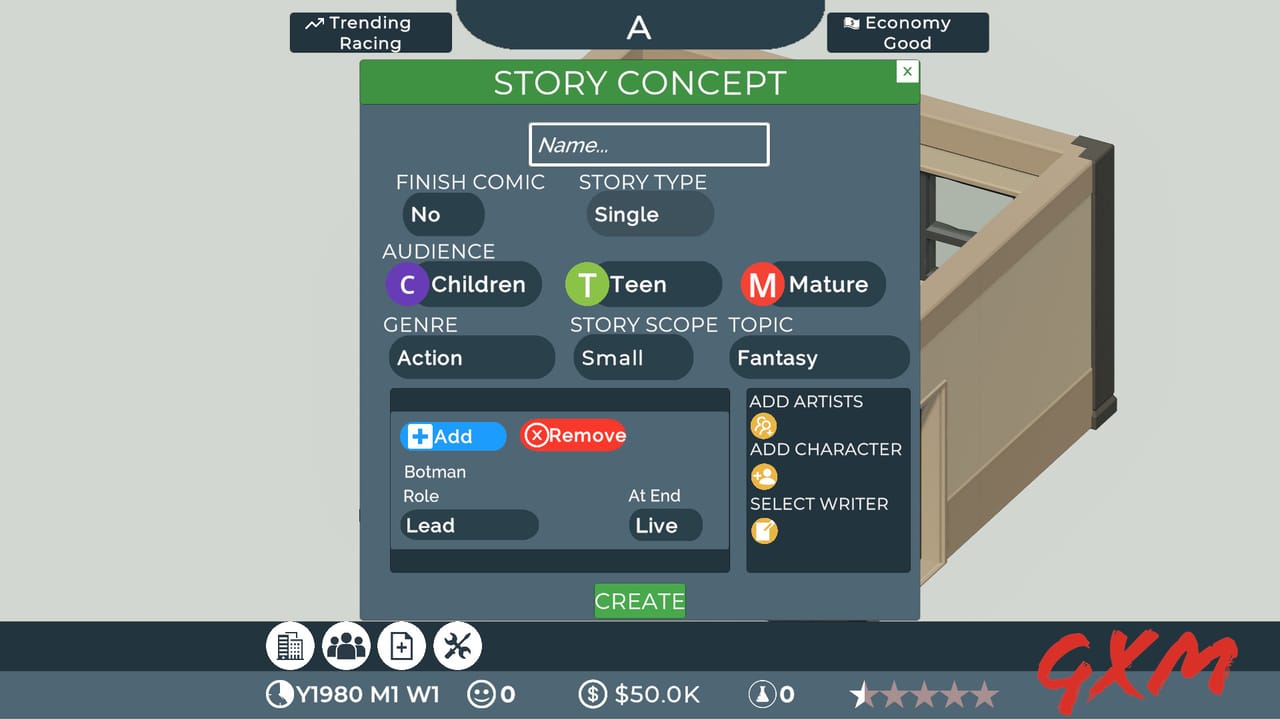Click the Add Character icon
The image size is (1280, 720).
(764, 477)
